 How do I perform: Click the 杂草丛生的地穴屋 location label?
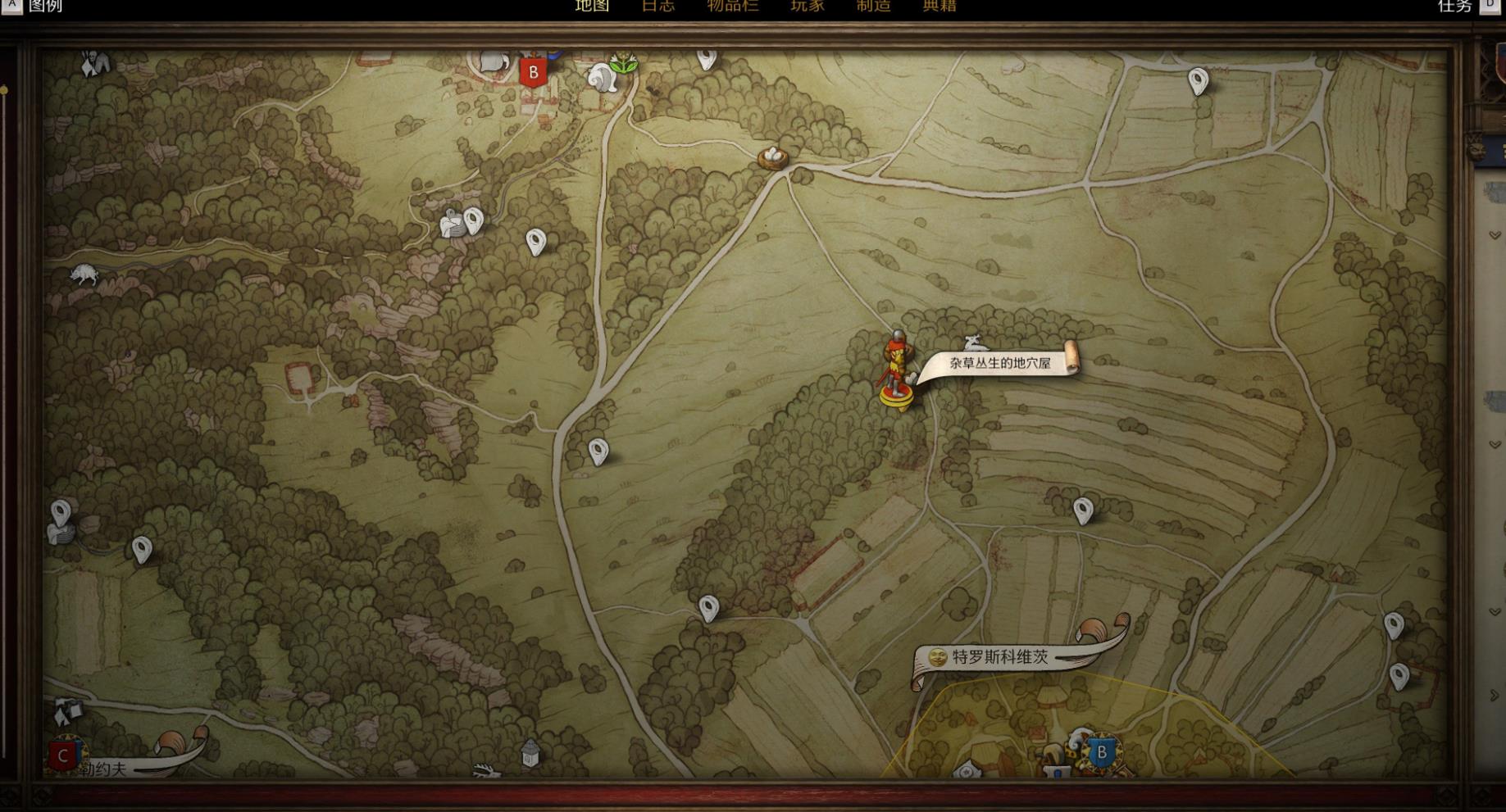(x=999, y=362)
